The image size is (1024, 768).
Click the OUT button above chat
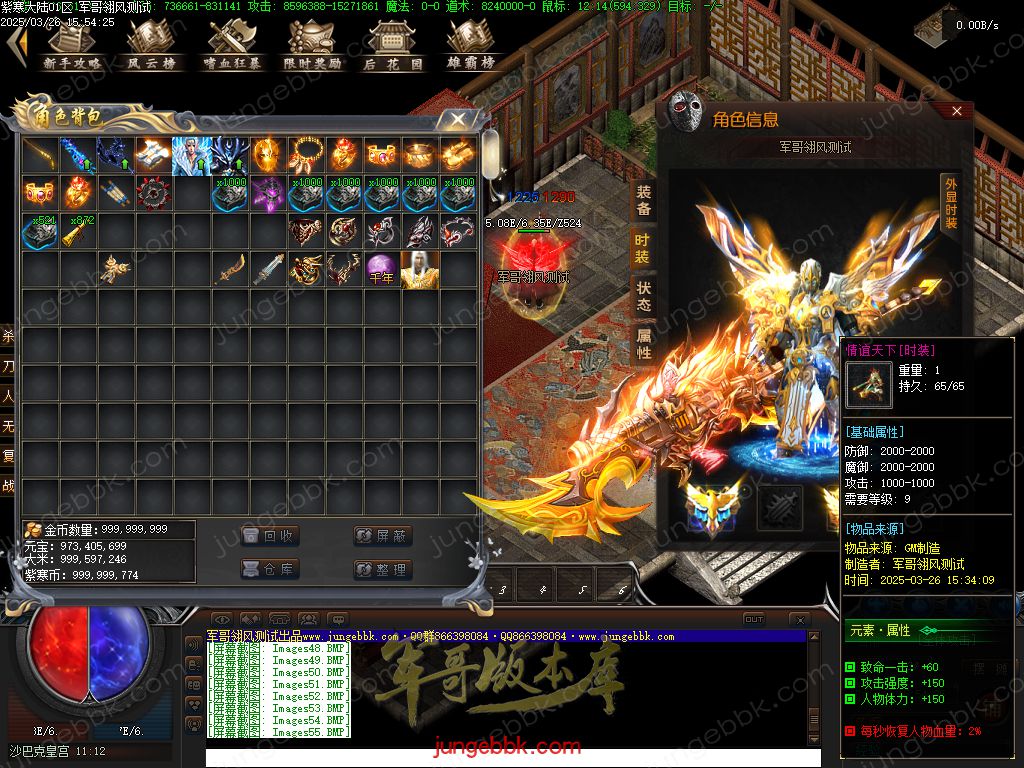point(754,620)
